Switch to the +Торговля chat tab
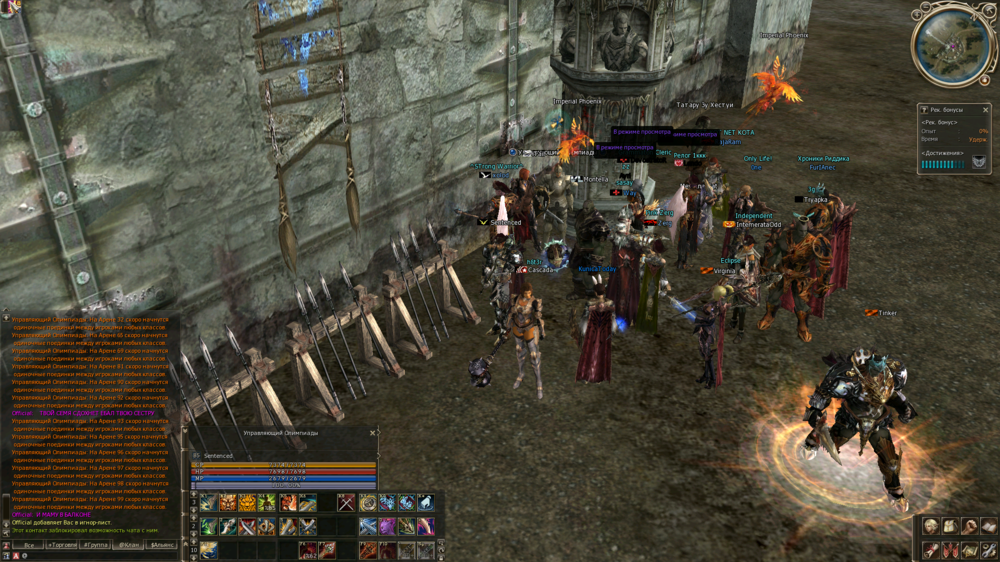Image resolution: width=1000 pixels, height=562 pixels. tap(64, 545)
